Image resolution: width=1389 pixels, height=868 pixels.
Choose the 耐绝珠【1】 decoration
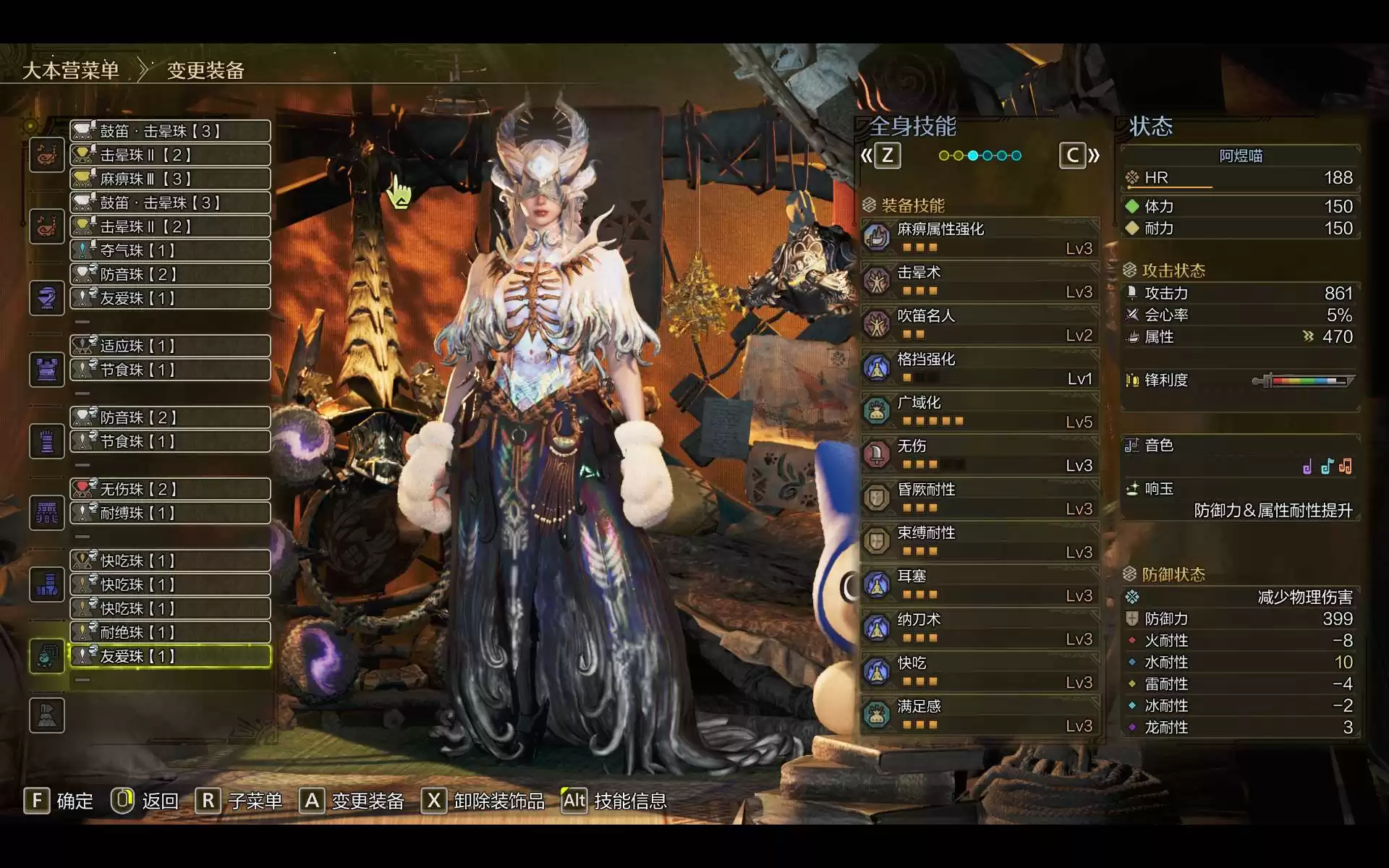click(171, 632)
